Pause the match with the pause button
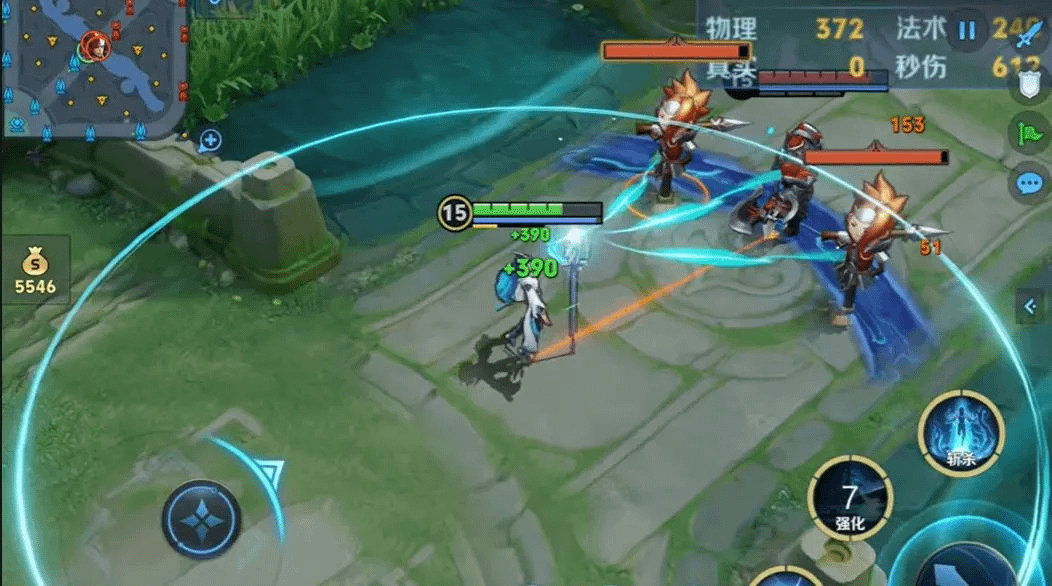The width and height of the screenshot is (1052, 586). [x=966, y=30]
